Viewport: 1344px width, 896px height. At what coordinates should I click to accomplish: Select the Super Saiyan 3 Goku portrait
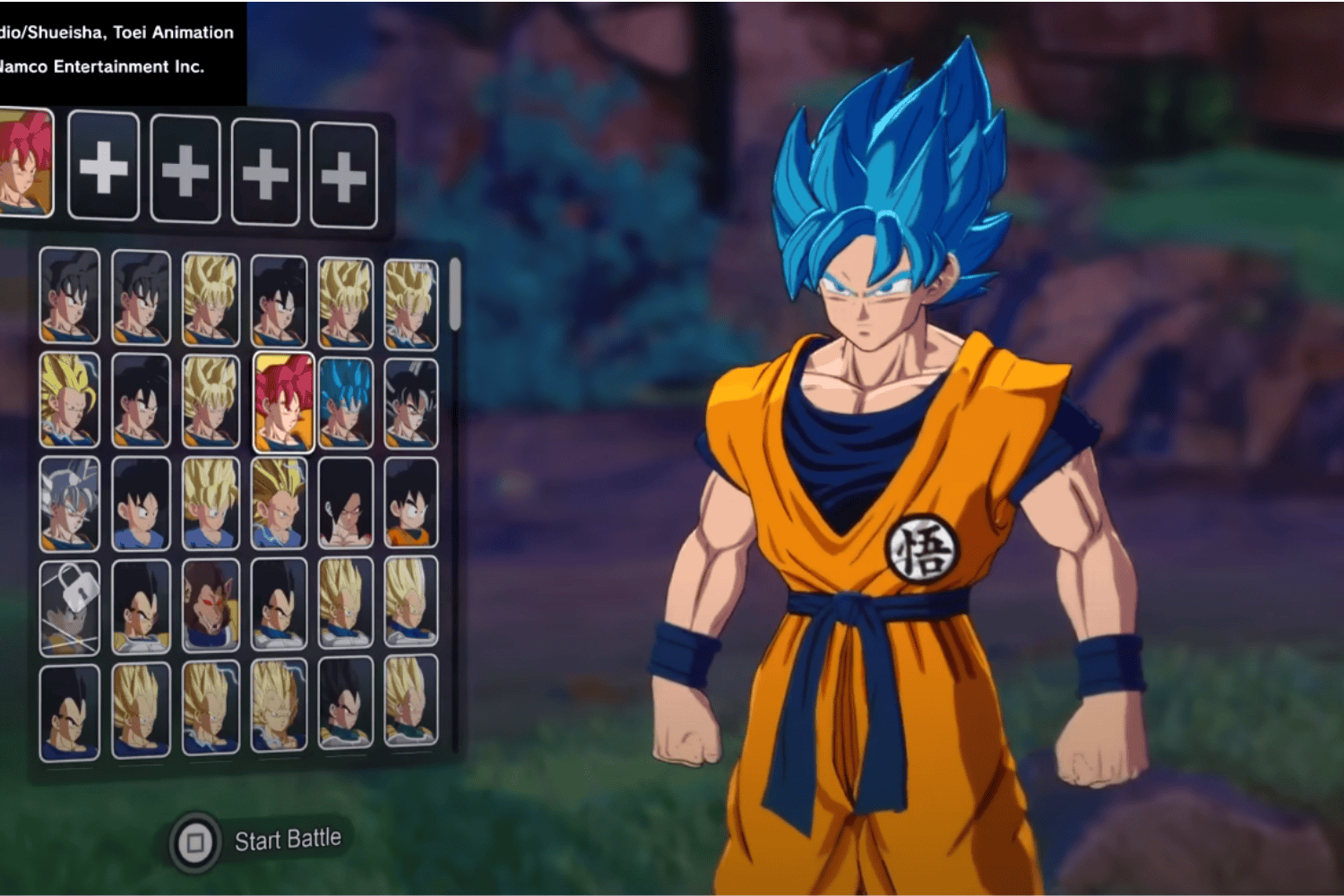point(69,401)
